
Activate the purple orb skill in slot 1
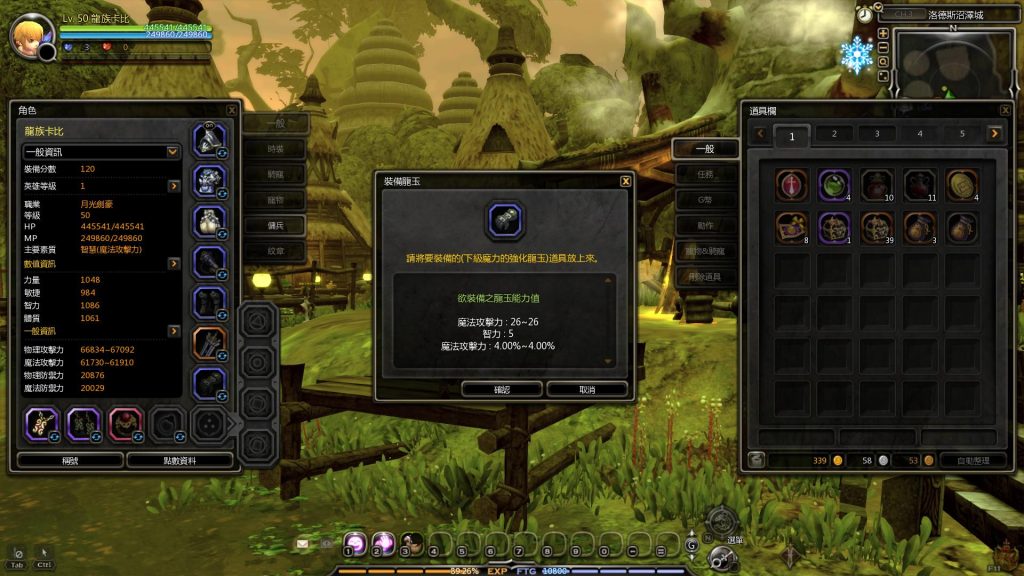[x=355, y=543]
